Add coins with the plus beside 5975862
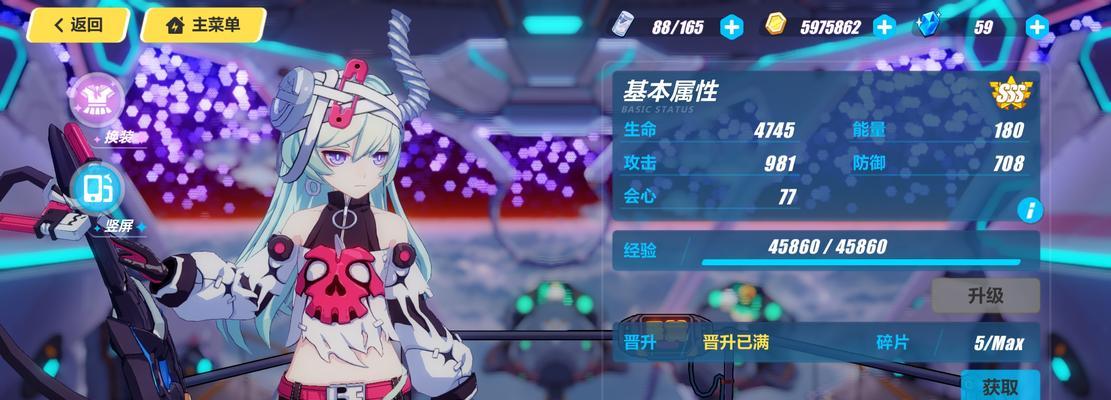Image resolution: width=1111 pixels, height=400 pixels. (884, 27)
